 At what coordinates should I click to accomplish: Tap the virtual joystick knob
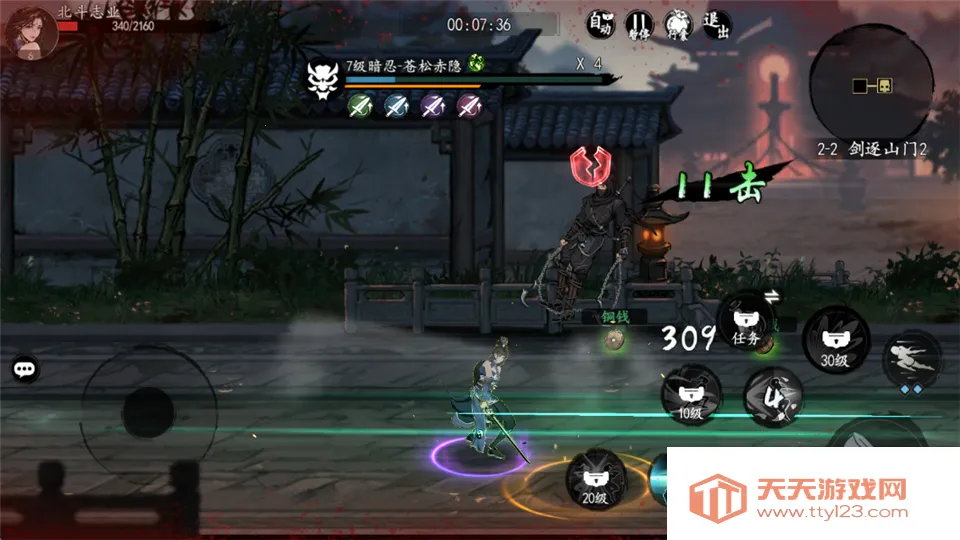[148, 411]
